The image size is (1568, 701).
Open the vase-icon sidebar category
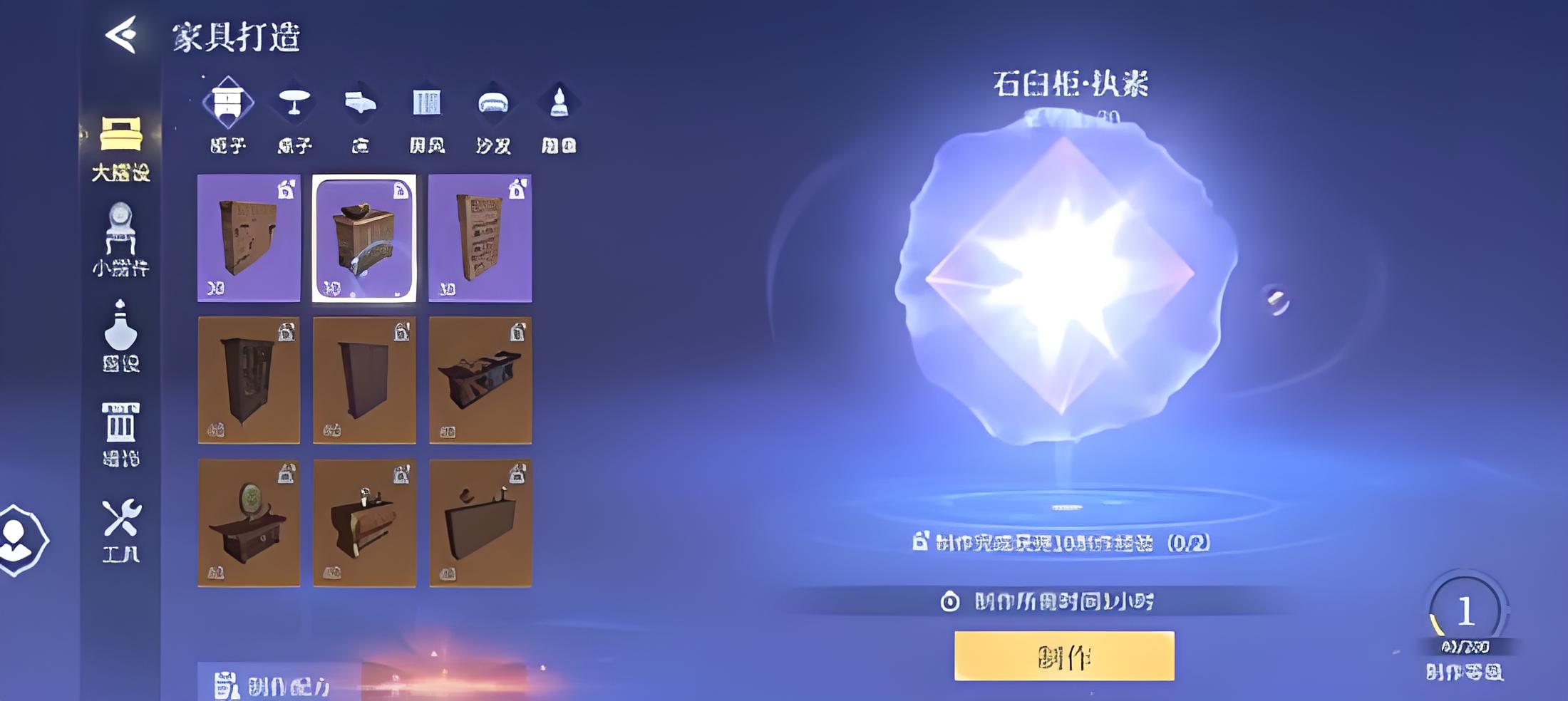(x=120, y=336)
